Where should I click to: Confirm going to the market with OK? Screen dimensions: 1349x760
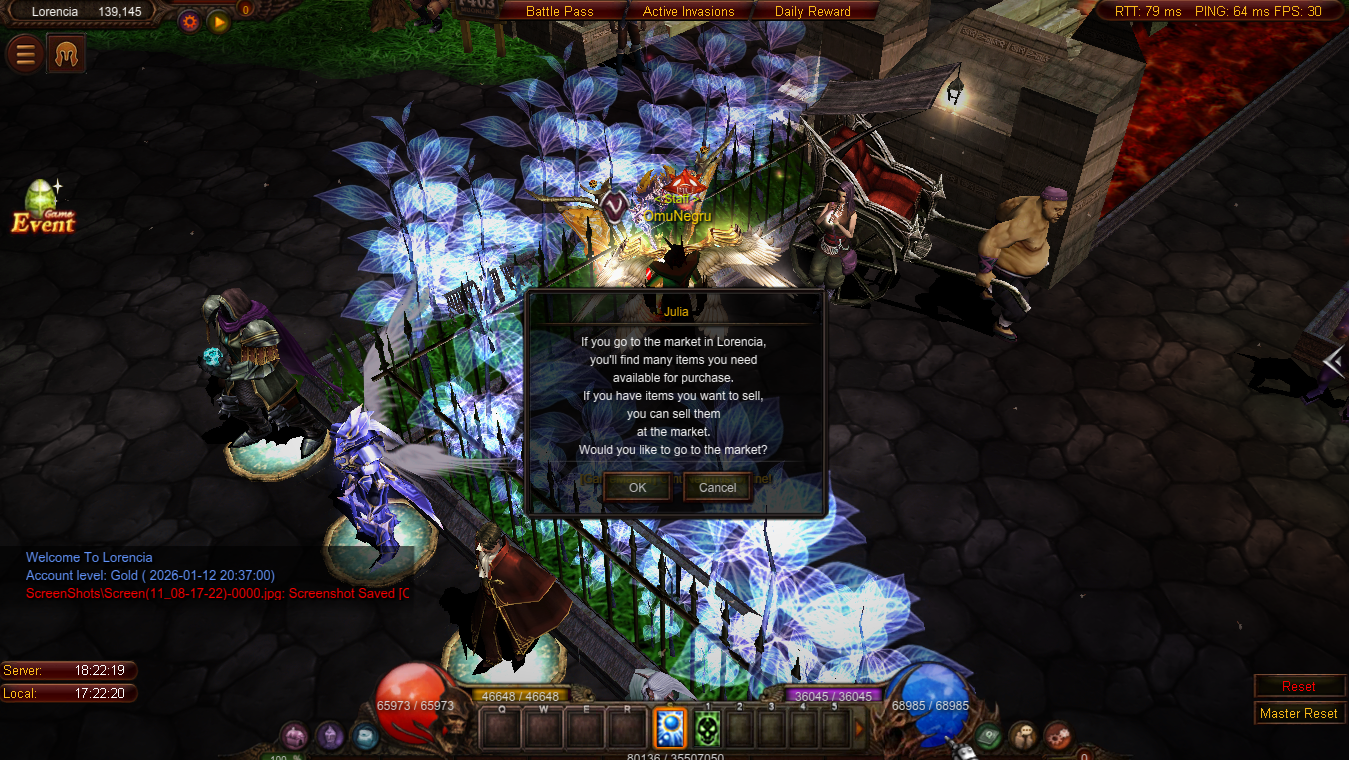(x=637, y=487)
